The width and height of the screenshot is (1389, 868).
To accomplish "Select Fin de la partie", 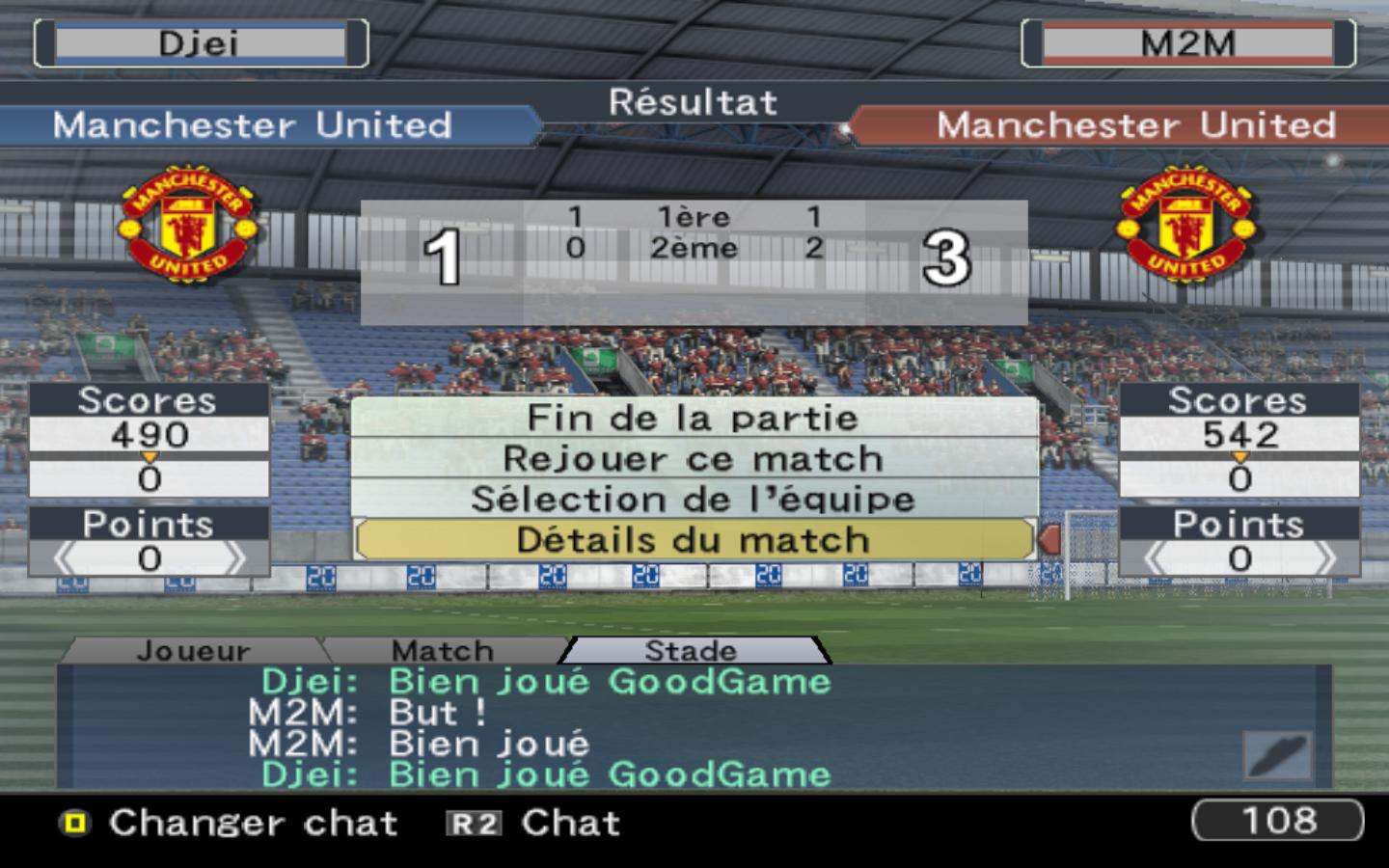I will [x=693, y=418].
